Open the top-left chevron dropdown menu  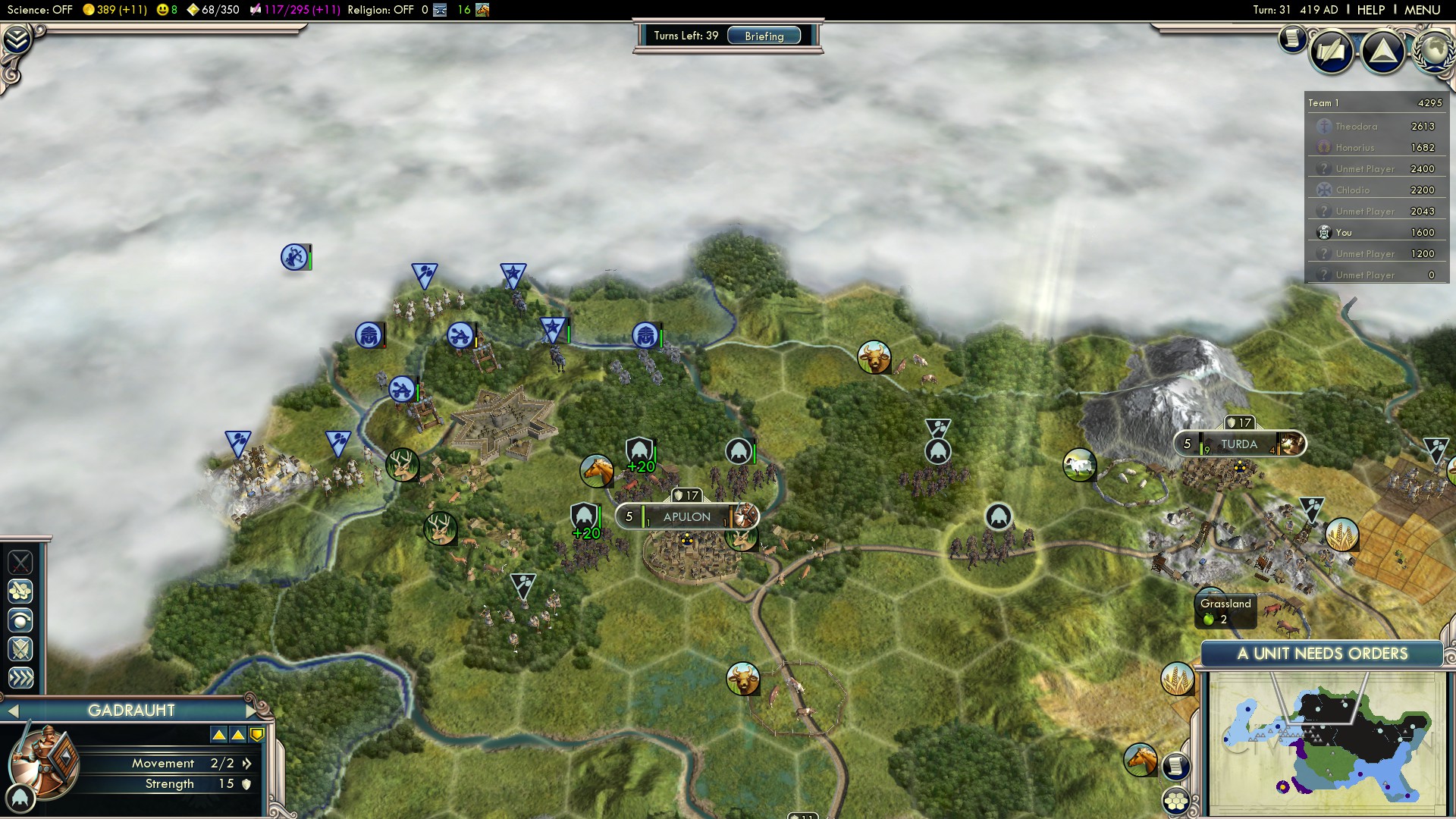click(17, 38)
